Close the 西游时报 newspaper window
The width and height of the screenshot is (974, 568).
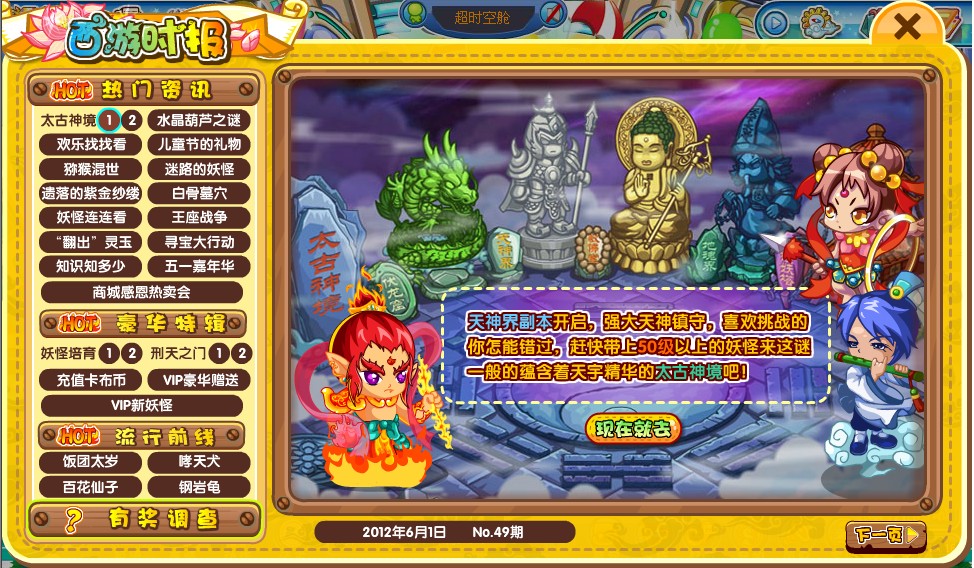click(906, 28)
